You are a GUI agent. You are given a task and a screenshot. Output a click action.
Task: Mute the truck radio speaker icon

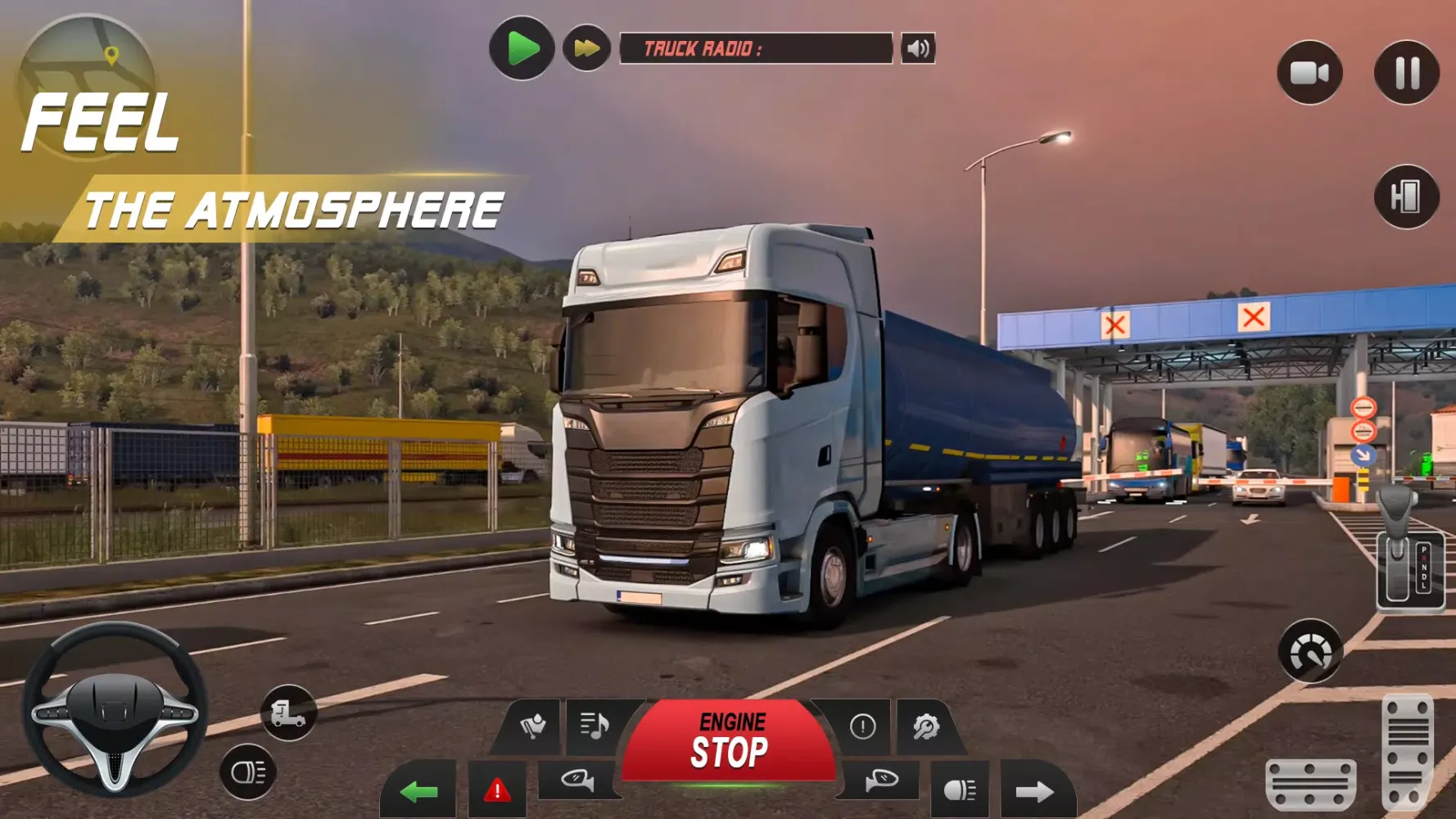tap(919, 48)
